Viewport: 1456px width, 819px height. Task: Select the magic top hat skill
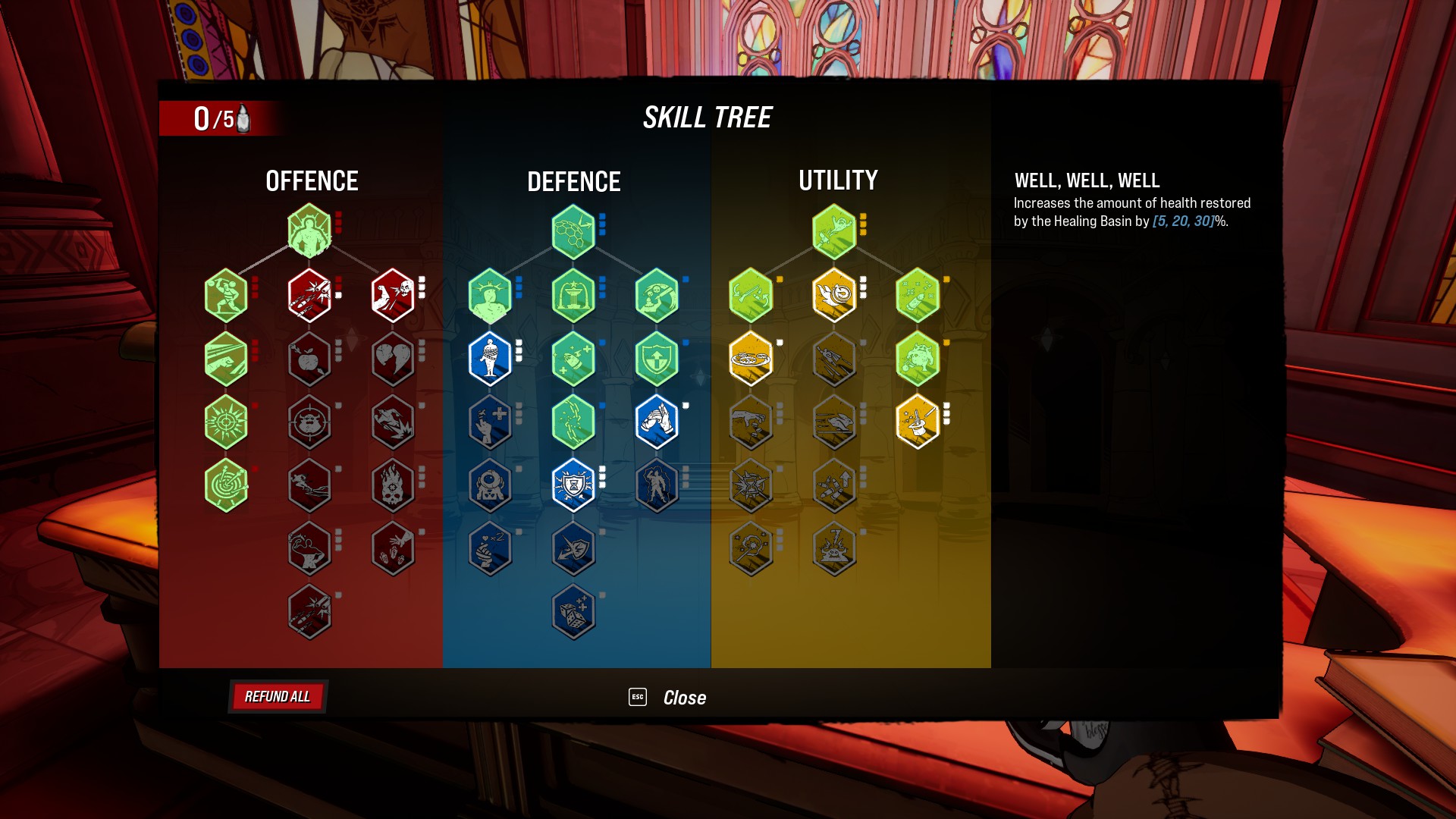tap(918, 422)
